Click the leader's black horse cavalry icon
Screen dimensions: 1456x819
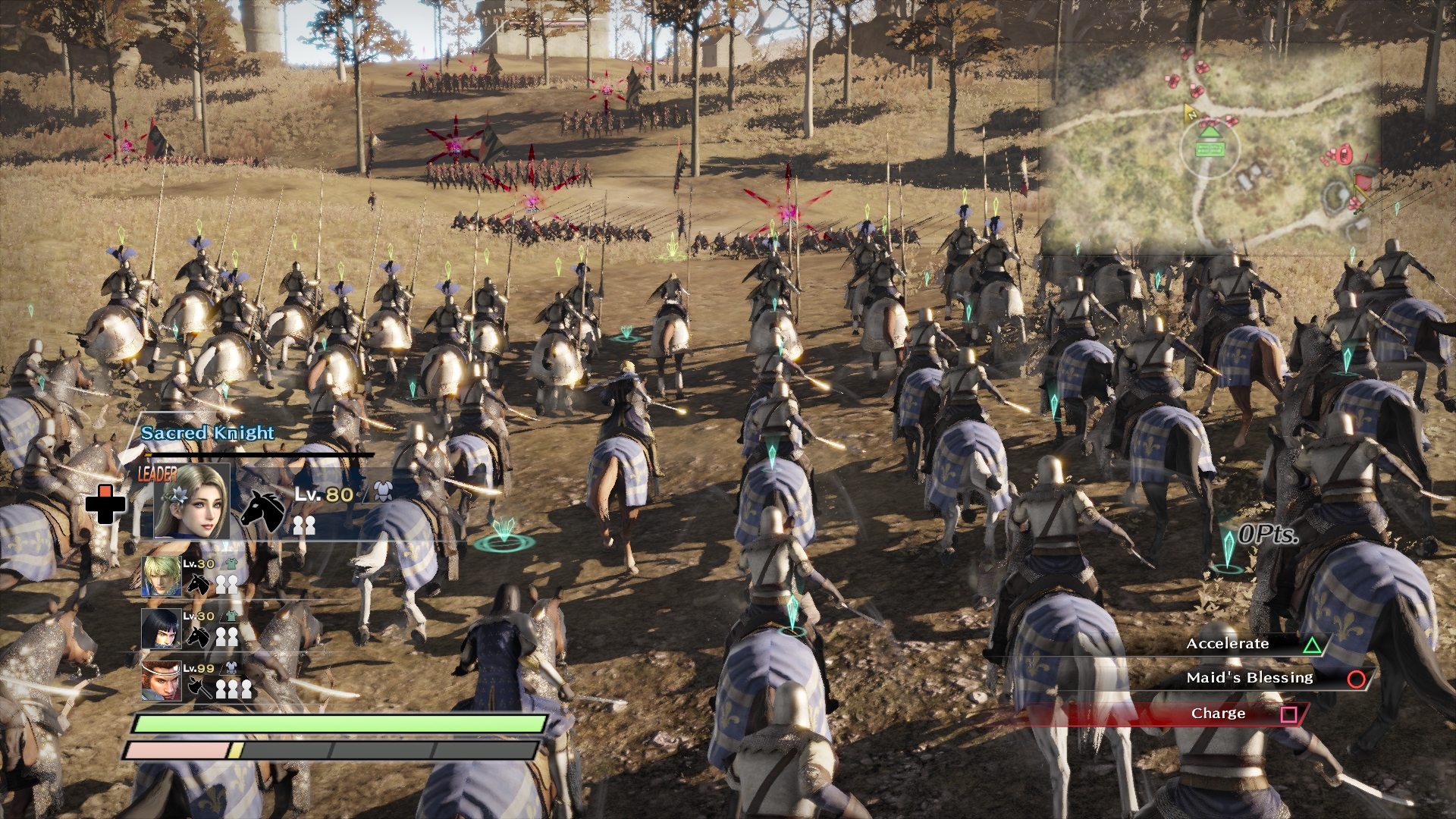(x=262, y=509)
